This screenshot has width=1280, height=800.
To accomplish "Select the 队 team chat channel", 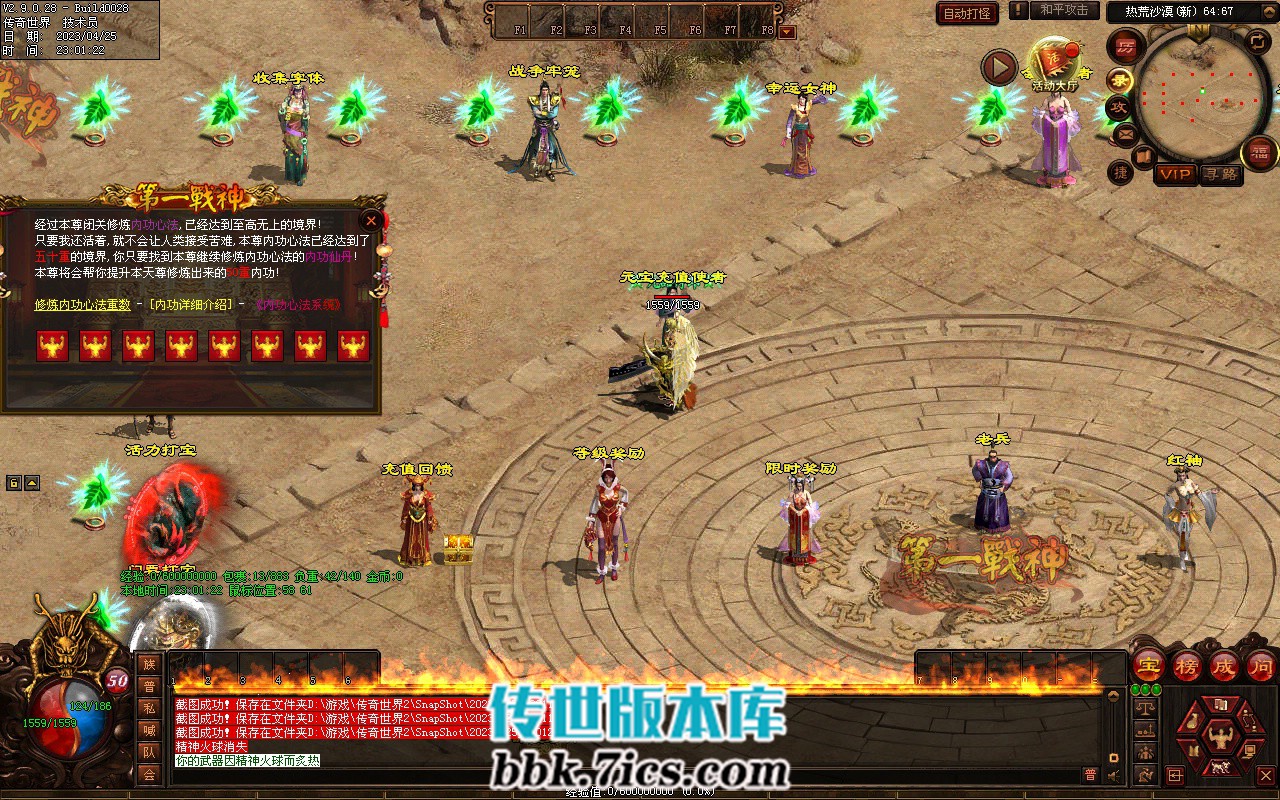I will pyautogui.click(x=149, y=752).
